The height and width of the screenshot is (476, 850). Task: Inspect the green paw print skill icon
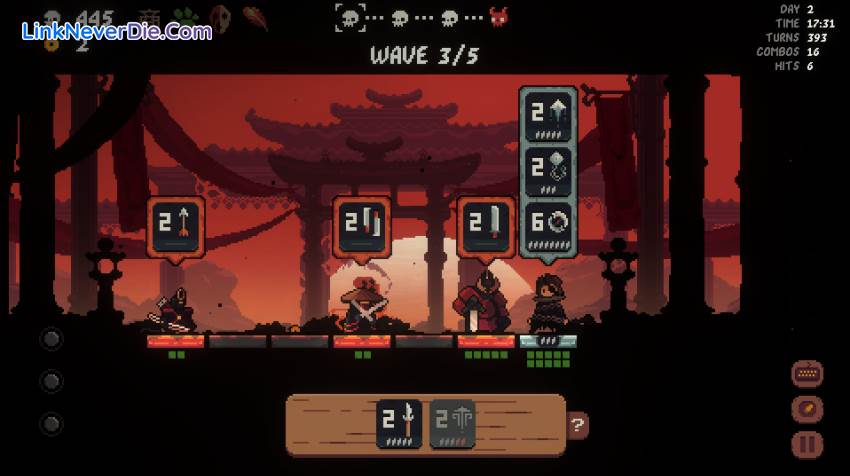pos(184,18)
